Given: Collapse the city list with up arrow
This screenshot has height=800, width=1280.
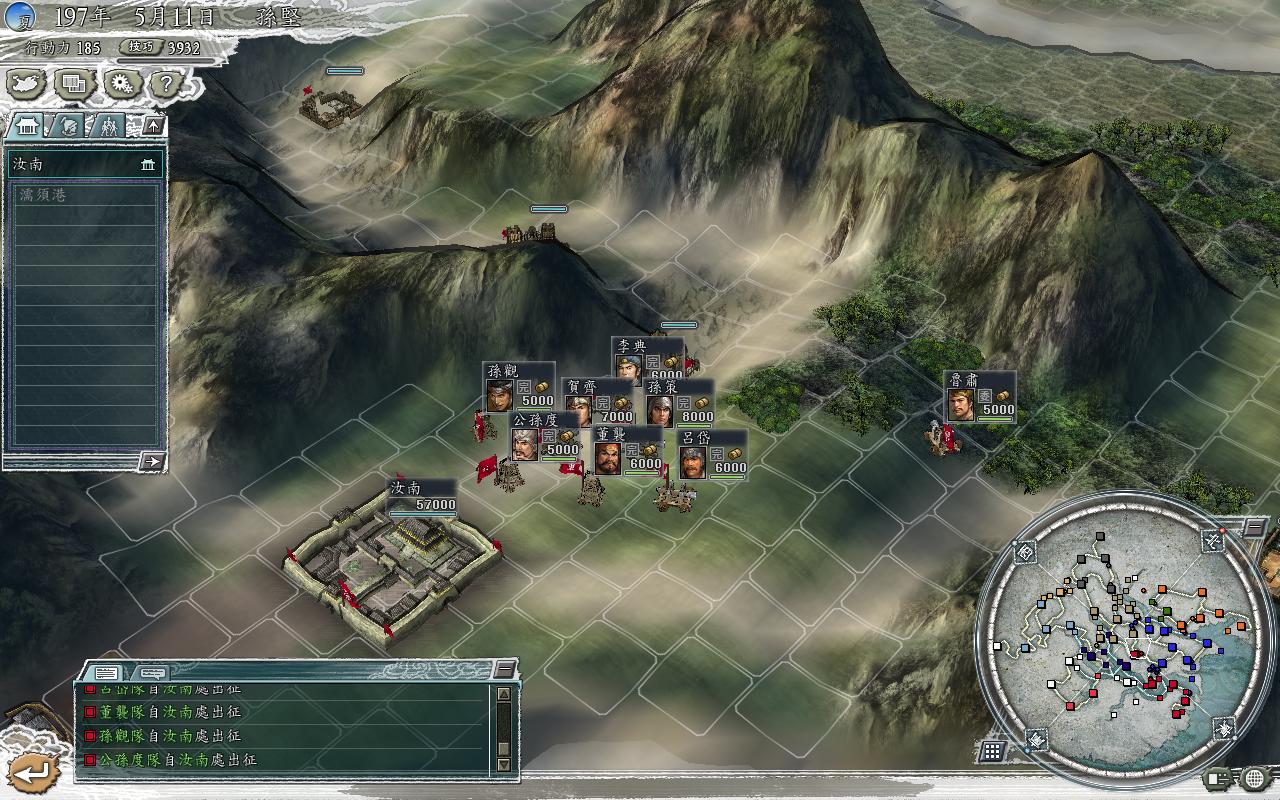Looking at the screenshot, I should [x=152, y=126].
